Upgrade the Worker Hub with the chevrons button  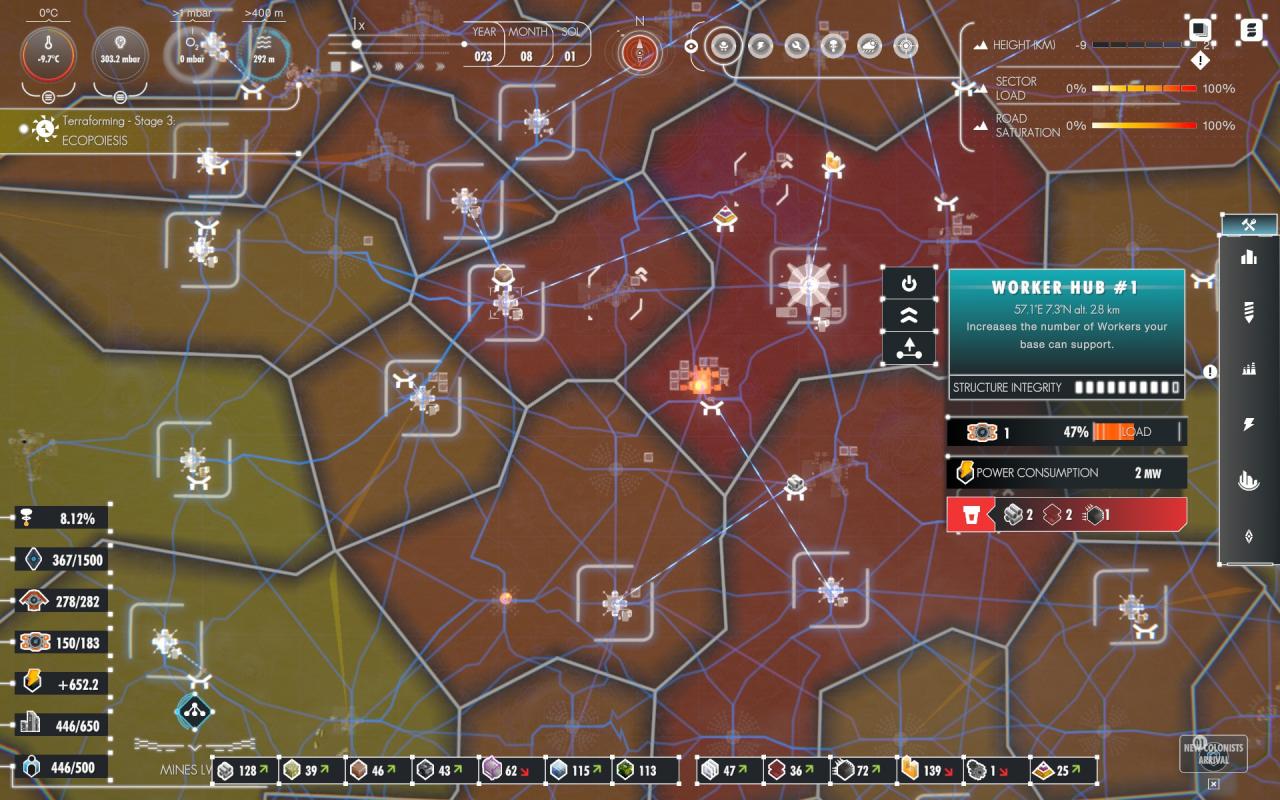[909, 316]
